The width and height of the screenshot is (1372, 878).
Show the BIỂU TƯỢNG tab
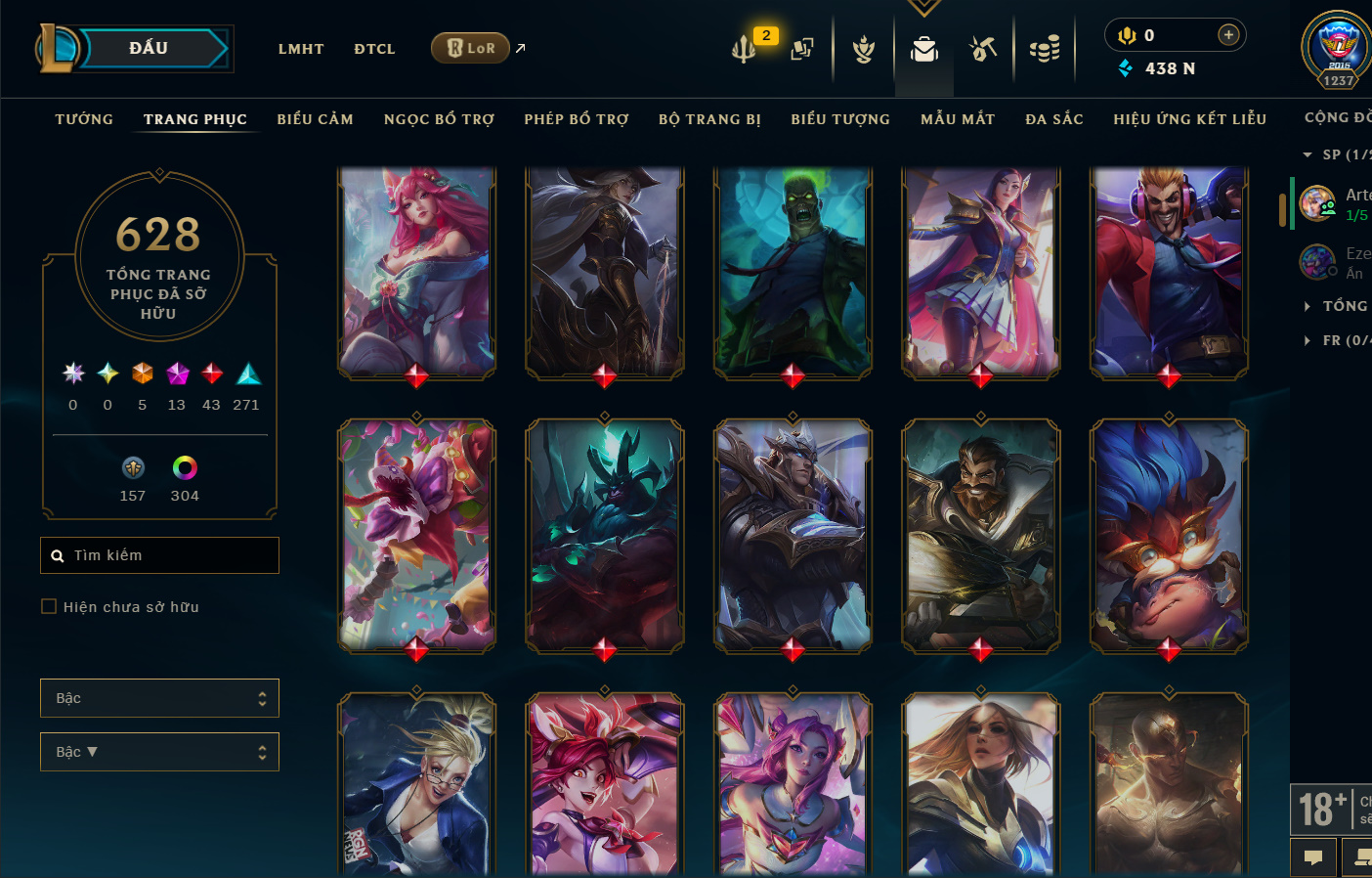click(x=840, y=119)
